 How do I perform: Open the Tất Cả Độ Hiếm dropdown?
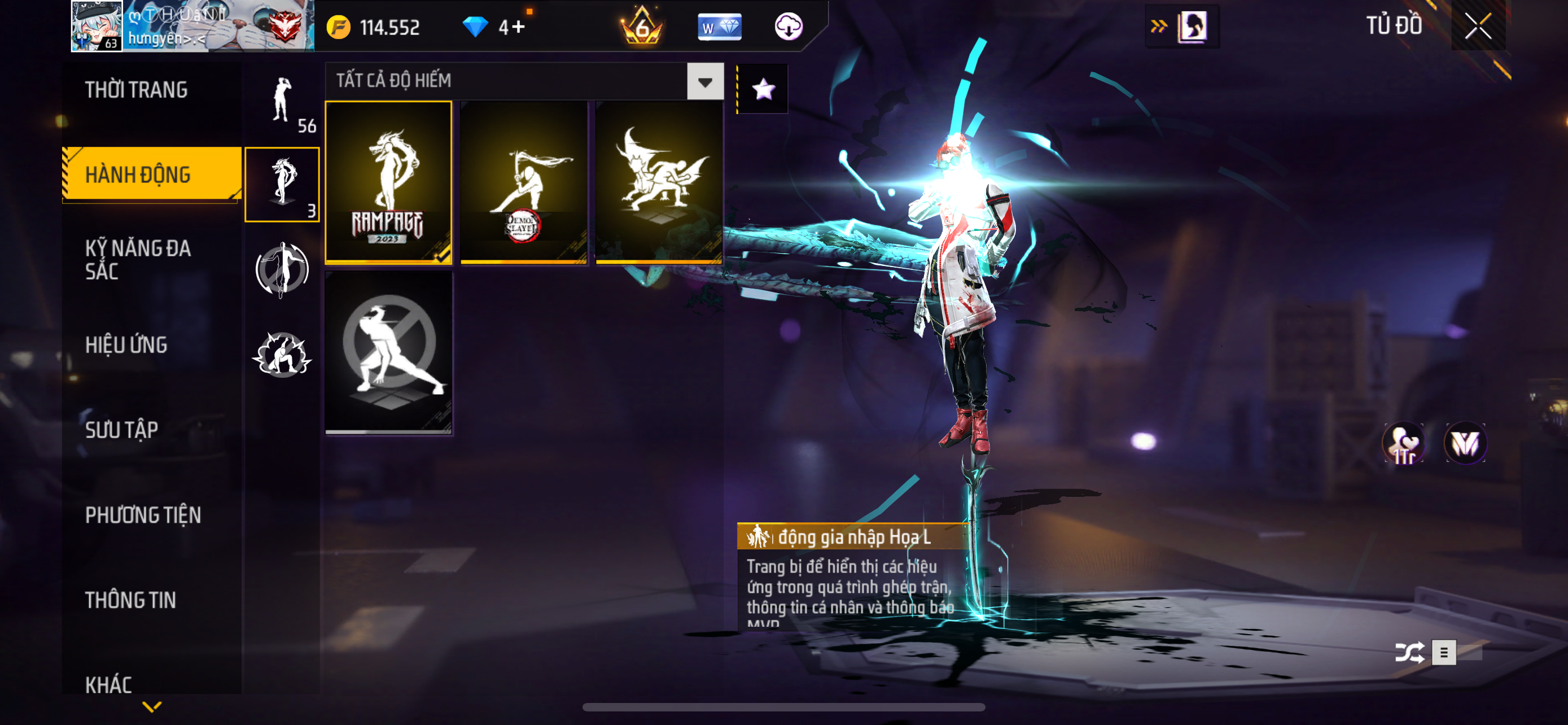[x=705, y=81]
